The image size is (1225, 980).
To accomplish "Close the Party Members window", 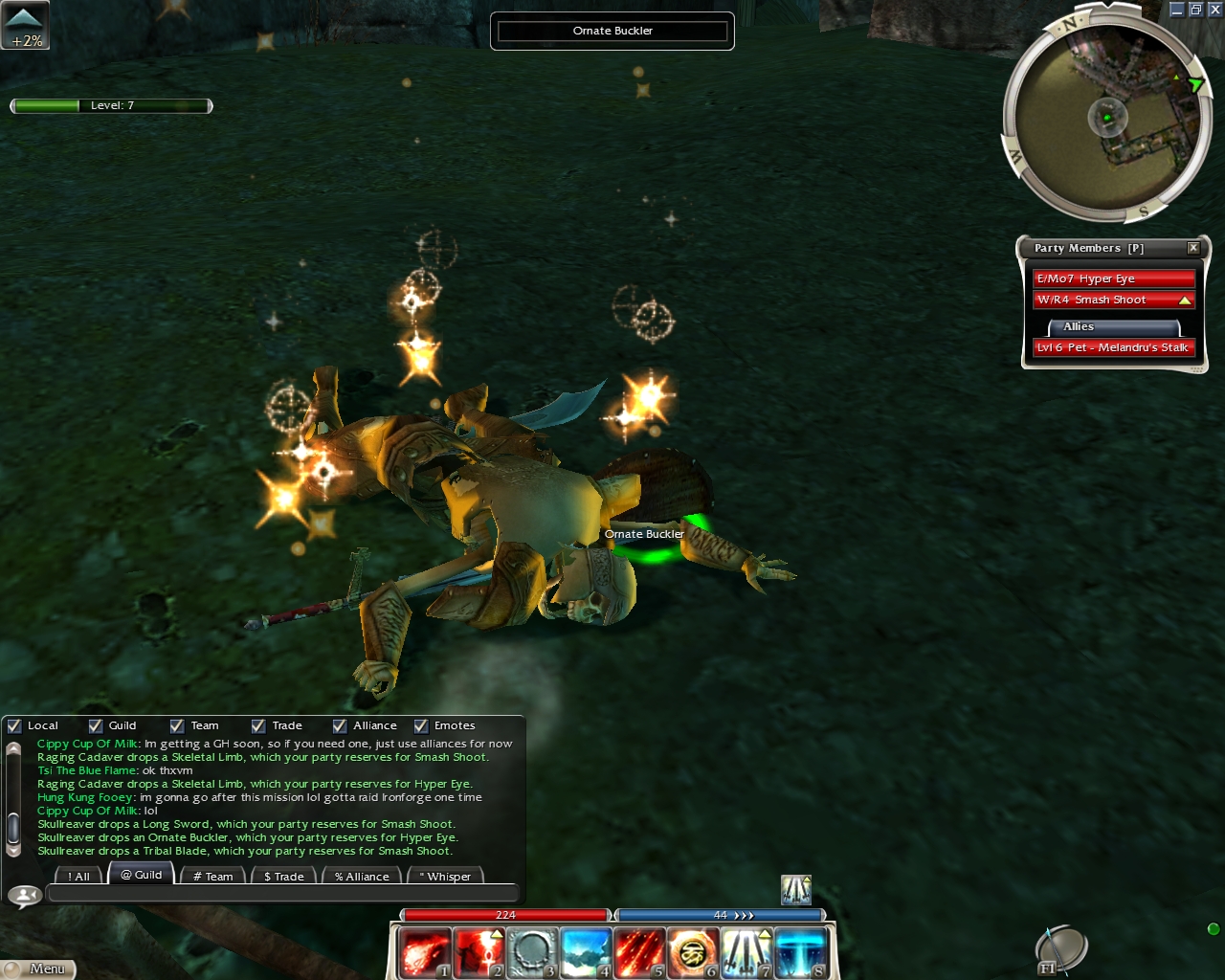I will click(x=1193, y=248).
